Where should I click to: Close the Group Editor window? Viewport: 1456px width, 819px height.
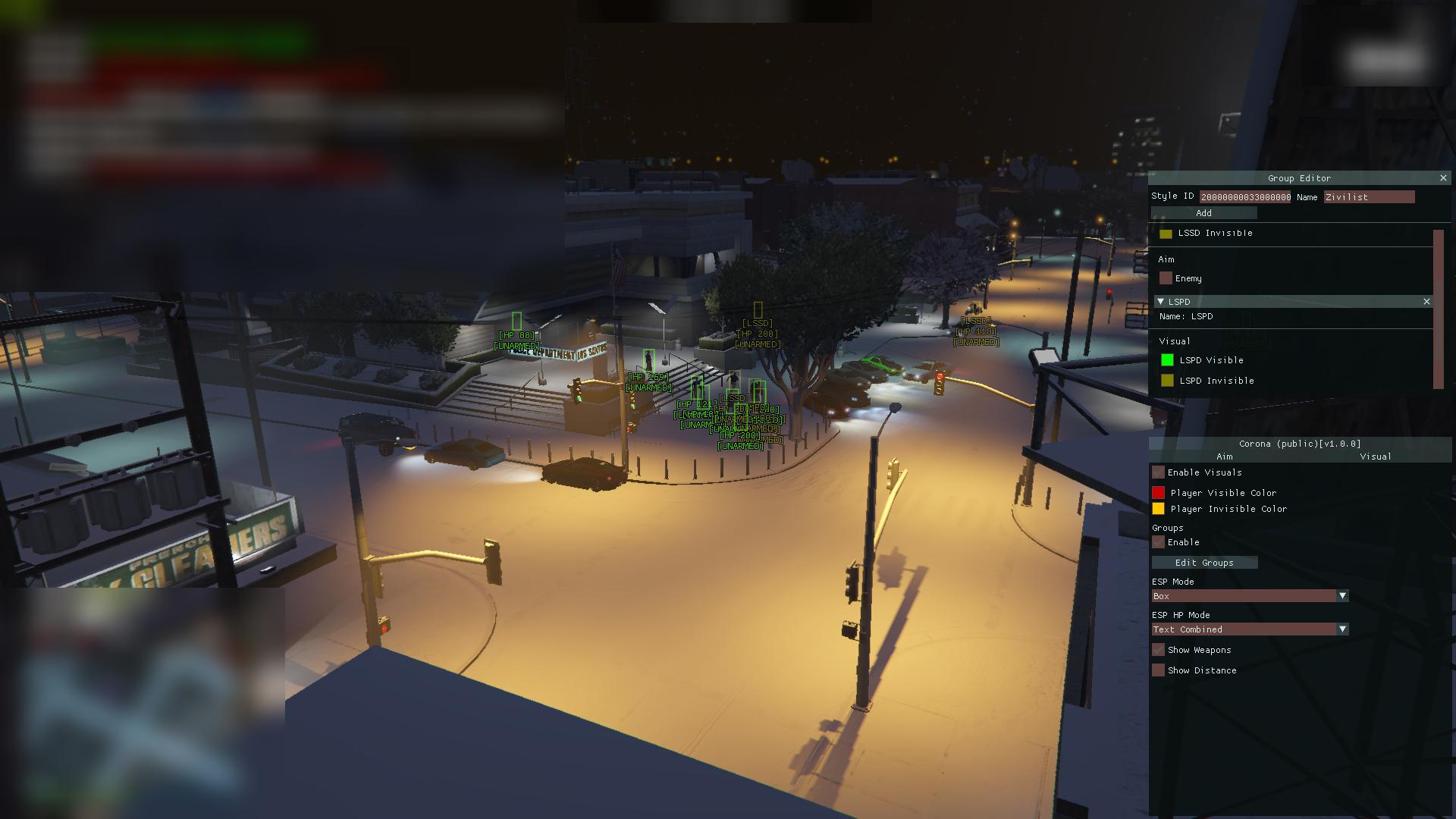[1443, 178]
